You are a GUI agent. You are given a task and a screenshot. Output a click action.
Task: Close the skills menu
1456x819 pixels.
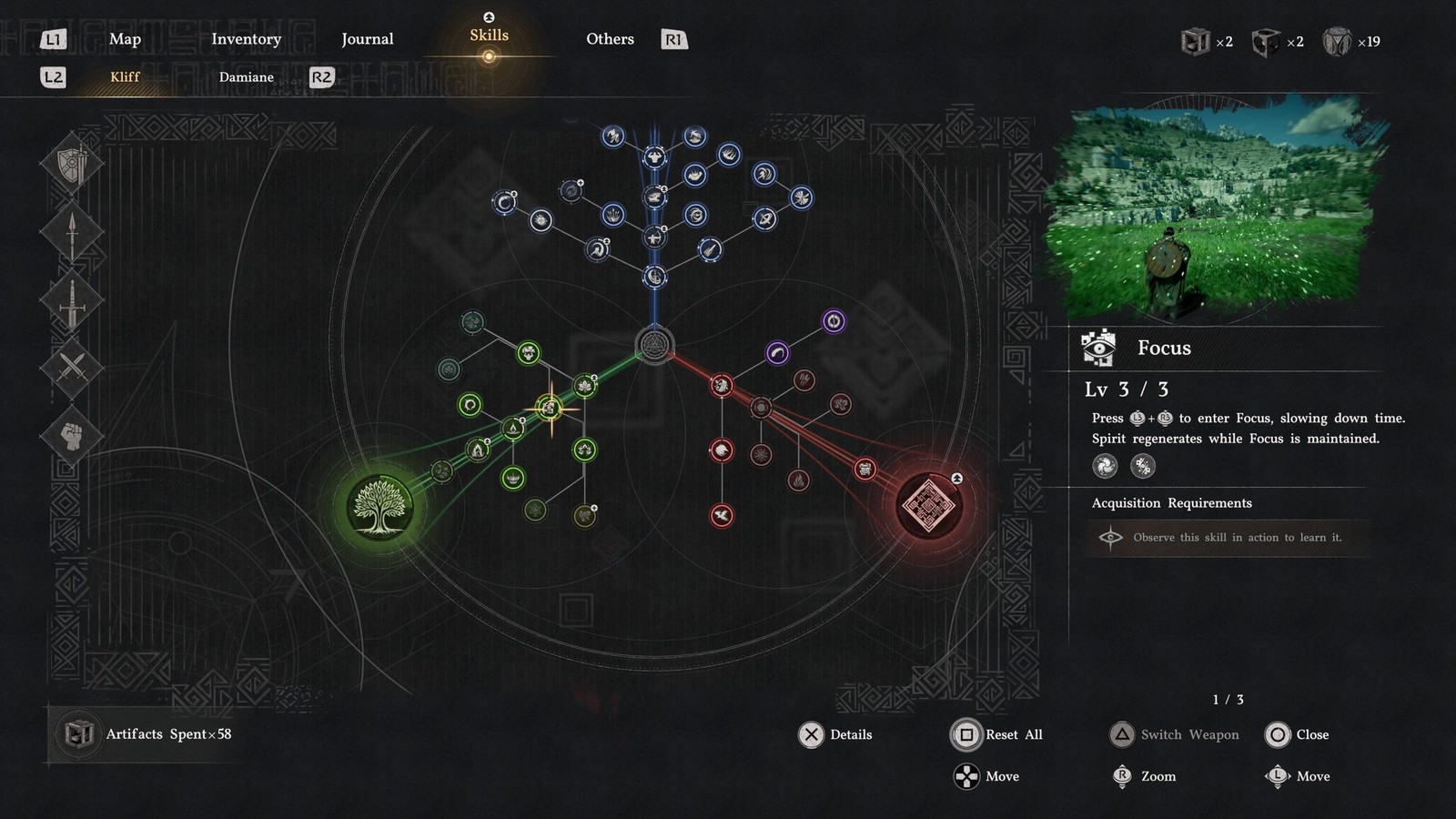pyautogui.click(x=1297, y=734)
